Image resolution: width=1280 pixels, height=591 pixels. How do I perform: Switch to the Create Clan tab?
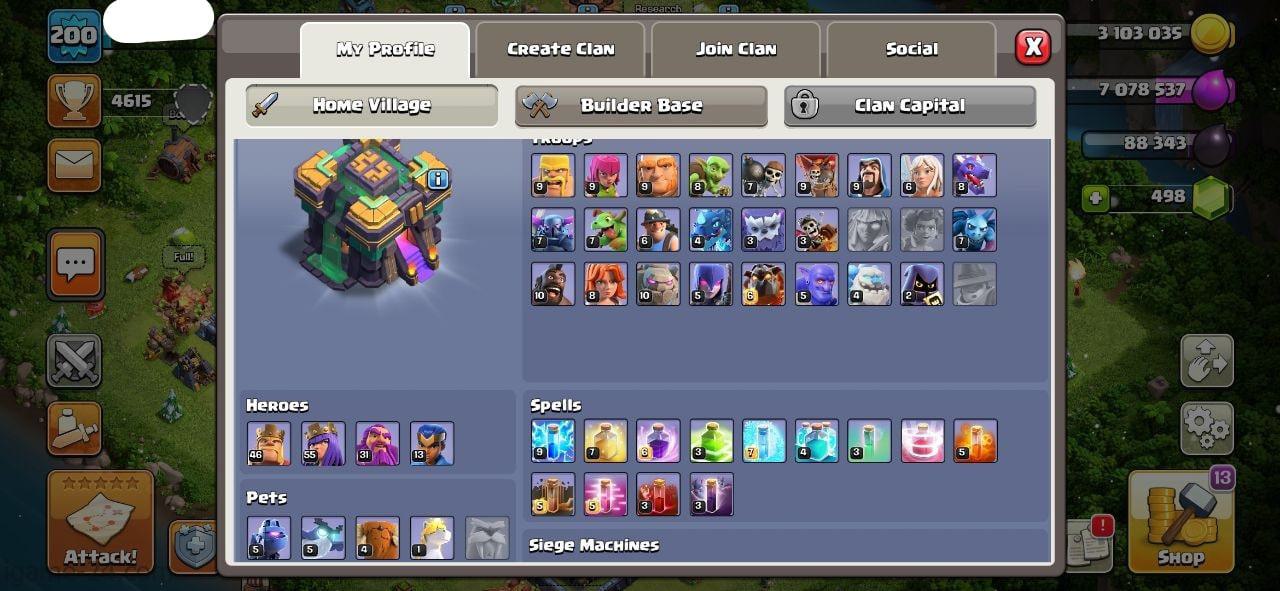560,49
